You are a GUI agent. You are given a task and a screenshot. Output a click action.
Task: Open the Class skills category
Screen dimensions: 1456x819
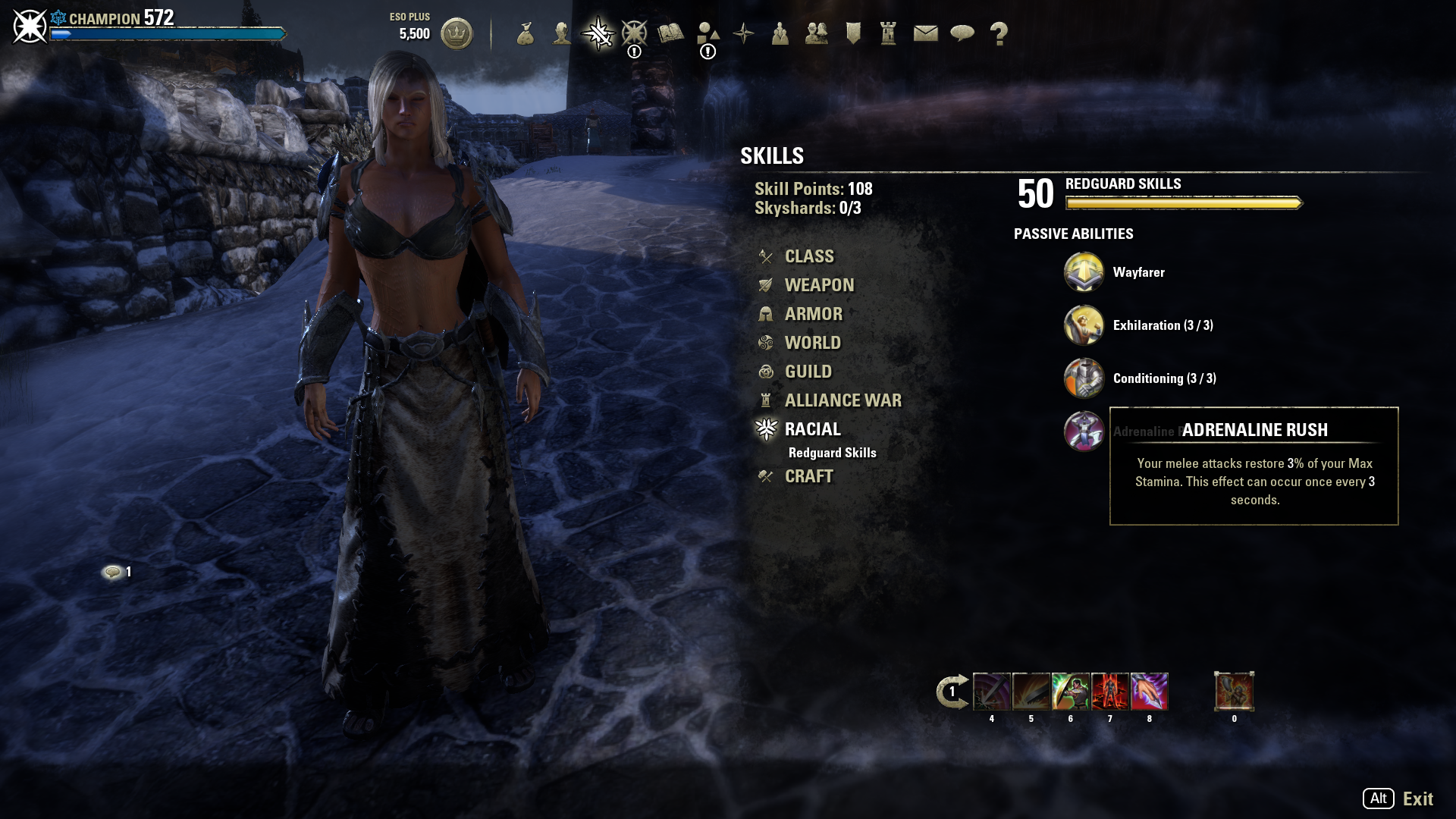tap(808, 256)
